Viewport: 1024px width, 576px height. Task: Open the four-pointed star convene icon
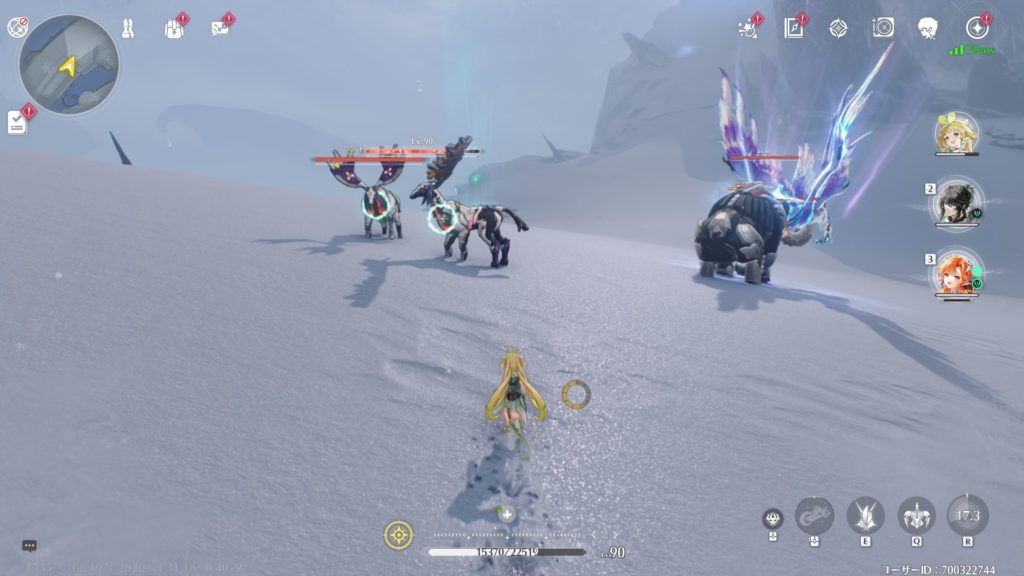coord(838,28)
